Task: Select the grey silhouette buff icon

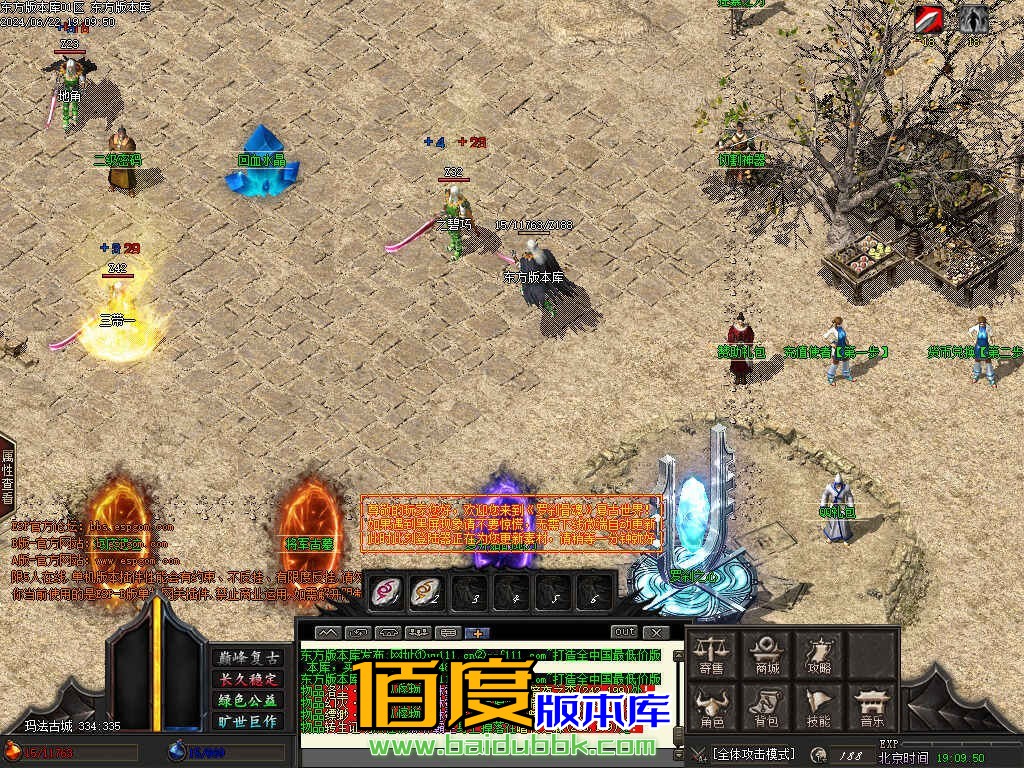Action: pos(974,19)
